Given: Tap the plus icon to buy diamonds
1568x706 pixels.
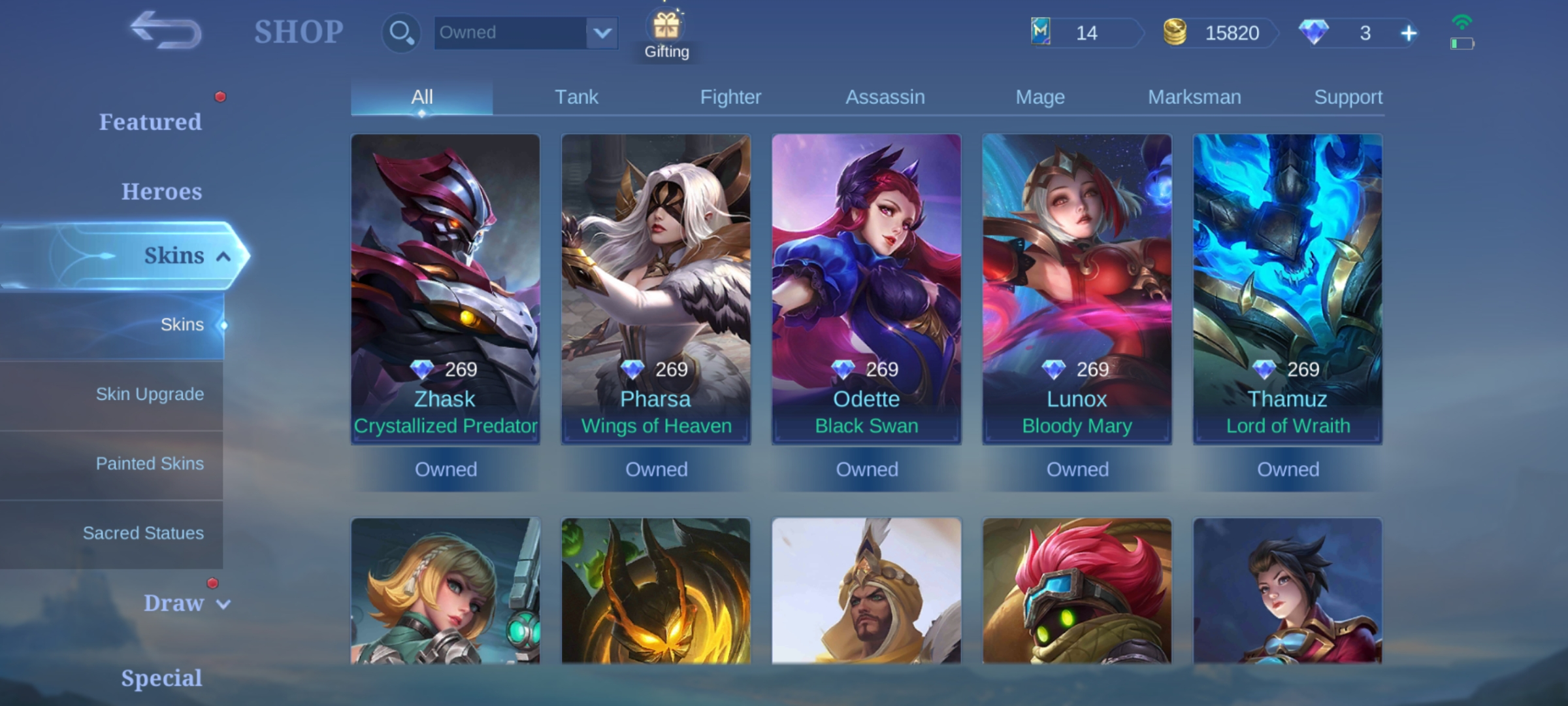Looking at the screenshot, I should 1409,33.
